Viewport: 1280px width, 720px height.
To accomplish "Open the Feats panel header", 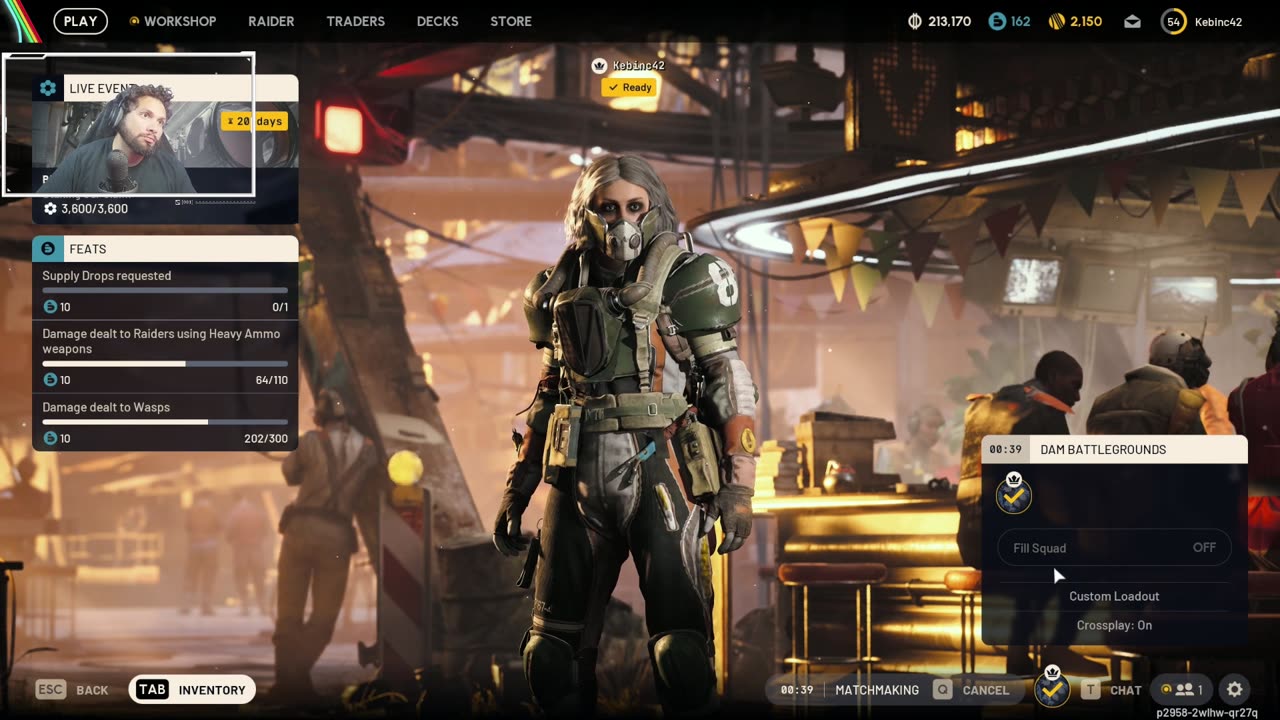I will [x=165, y=249].
